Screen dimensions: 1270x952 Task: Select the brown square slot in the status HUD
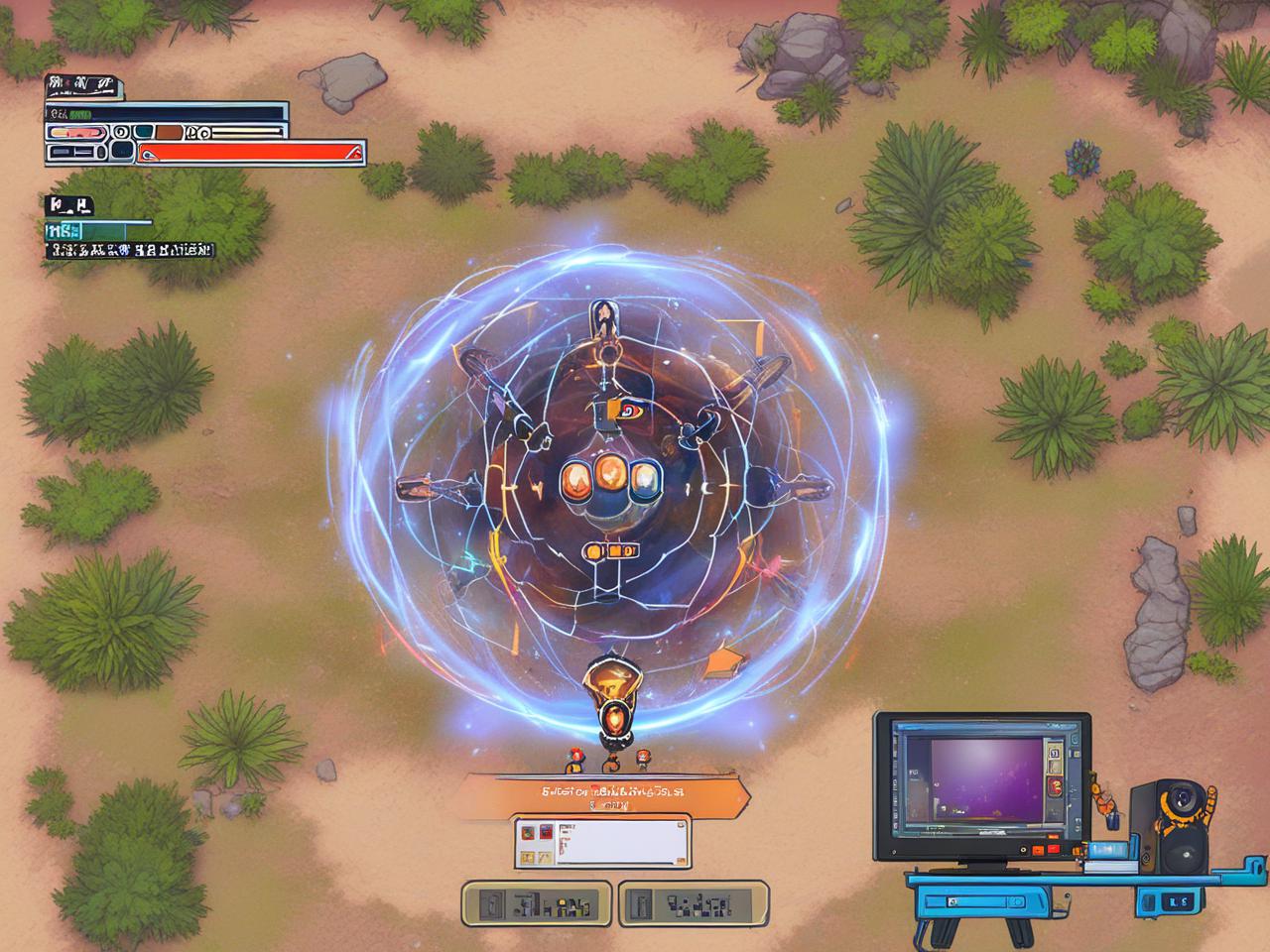click(170, 131)
